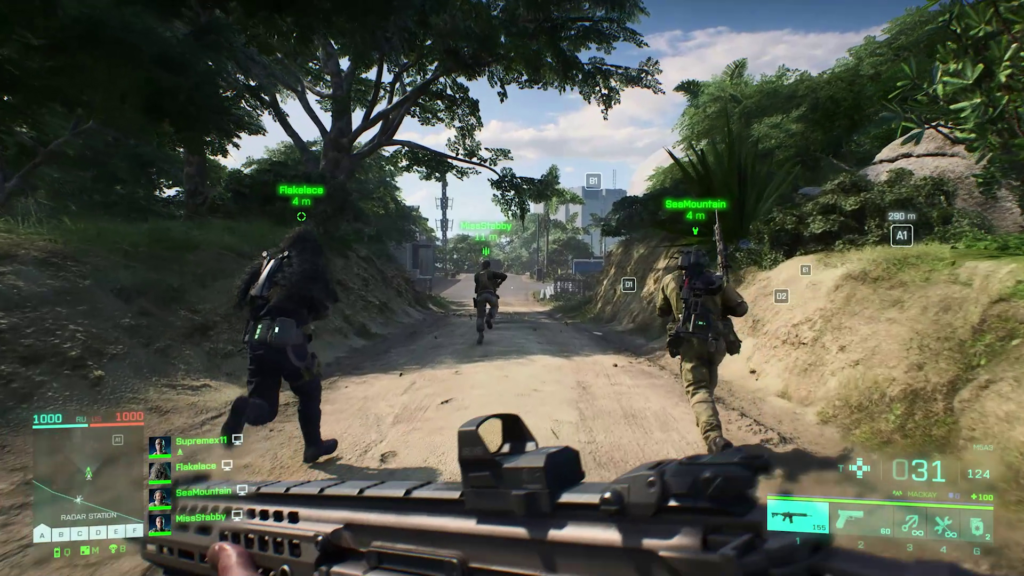Choose the D2 objective marker

(x=781, y=296)
